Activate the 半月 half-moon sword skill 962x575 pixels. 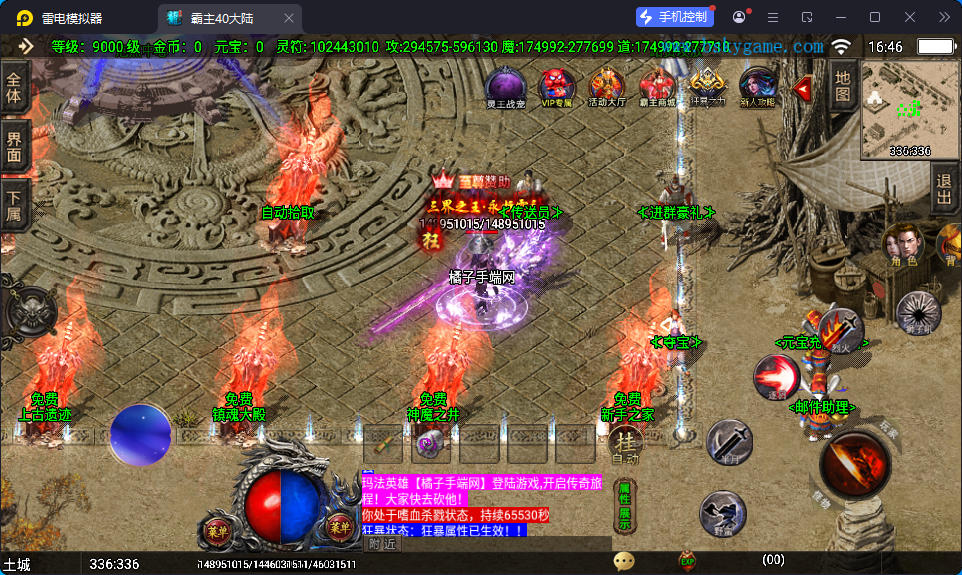pyautogui.click(x=730, y=442)
